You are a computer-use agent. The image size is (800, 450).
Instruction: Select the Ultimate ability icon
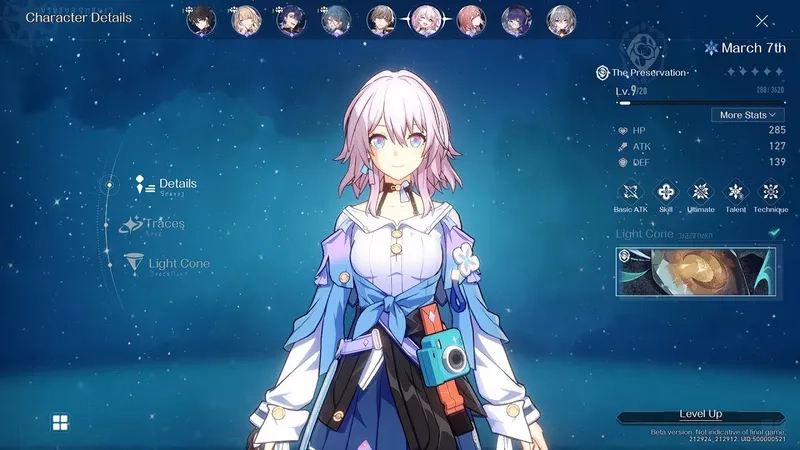[701, 192]
